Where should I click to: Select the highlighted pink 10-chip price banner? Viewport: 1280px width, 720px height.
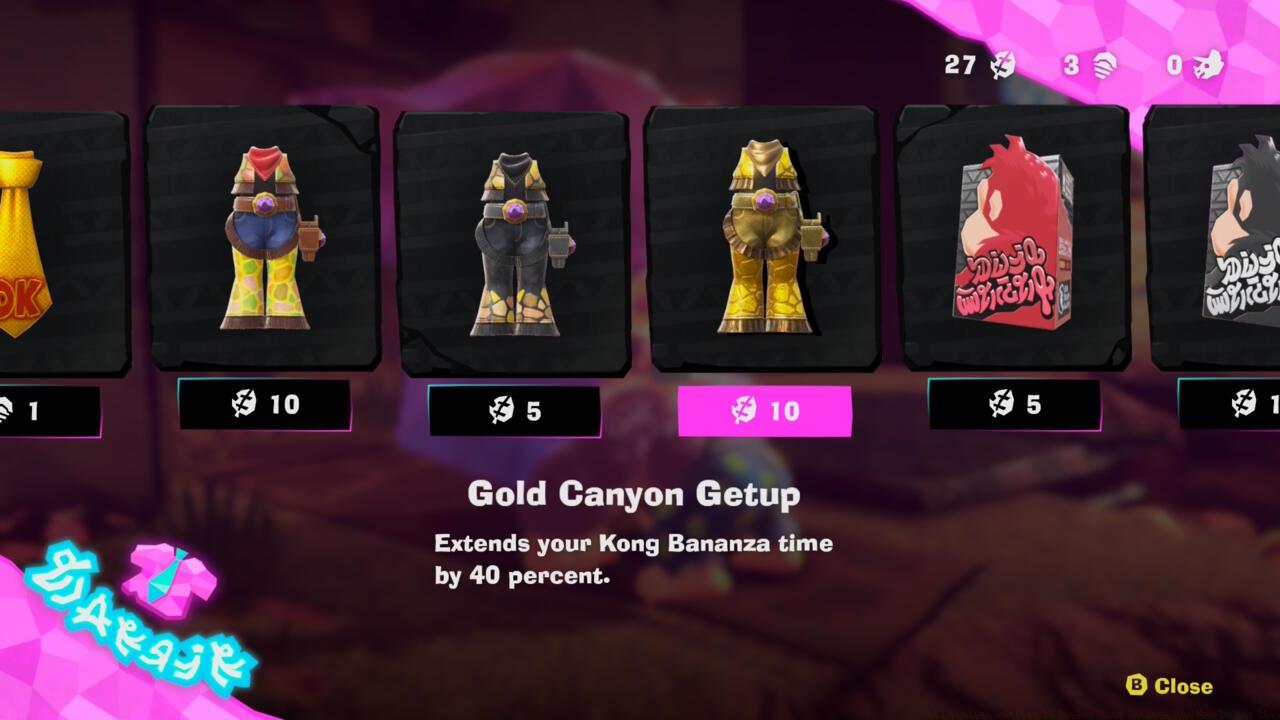coord(765,409)
